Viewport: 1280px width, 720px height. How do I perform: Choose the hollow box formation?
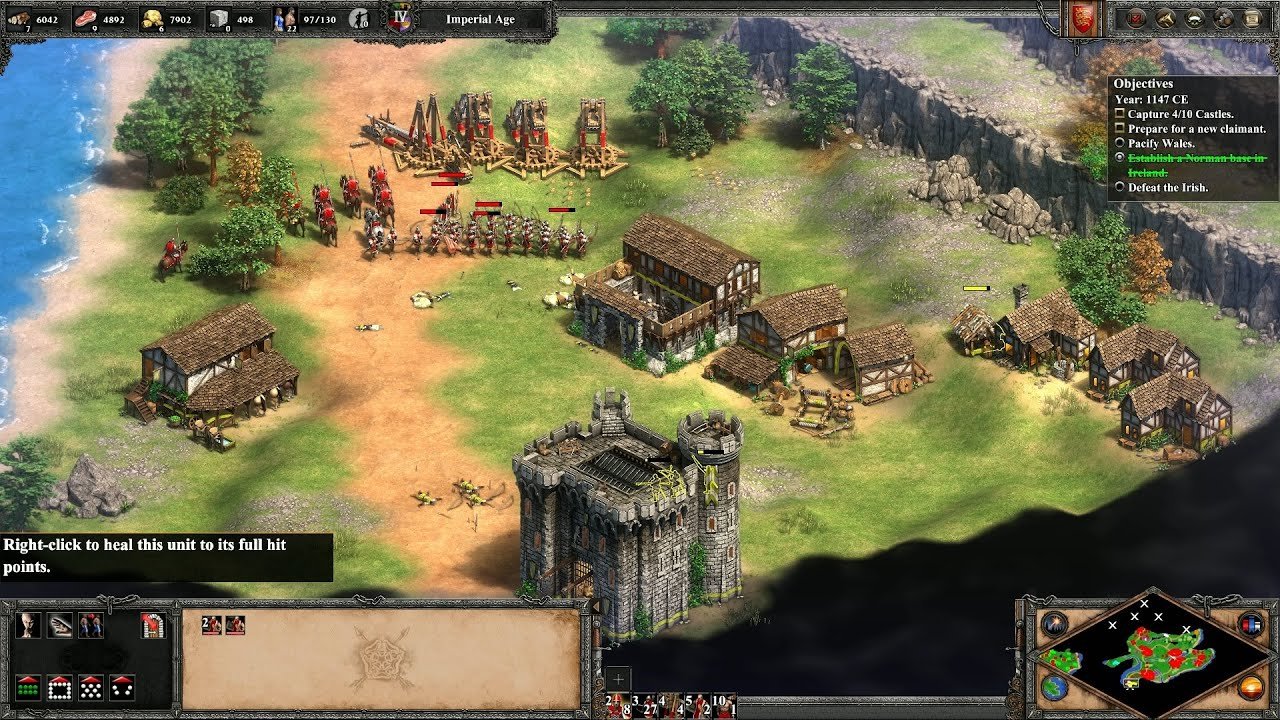click(x=60, y=688)
